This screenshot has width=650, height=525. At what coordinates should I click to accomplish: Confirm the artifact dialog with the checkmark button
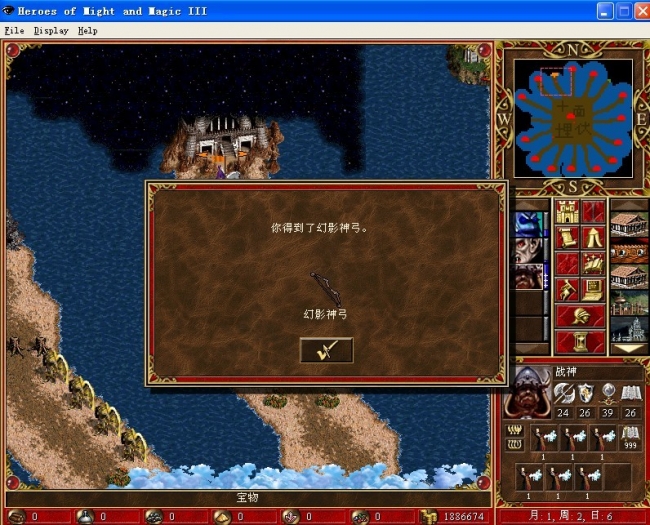click(x=326, y=350)
